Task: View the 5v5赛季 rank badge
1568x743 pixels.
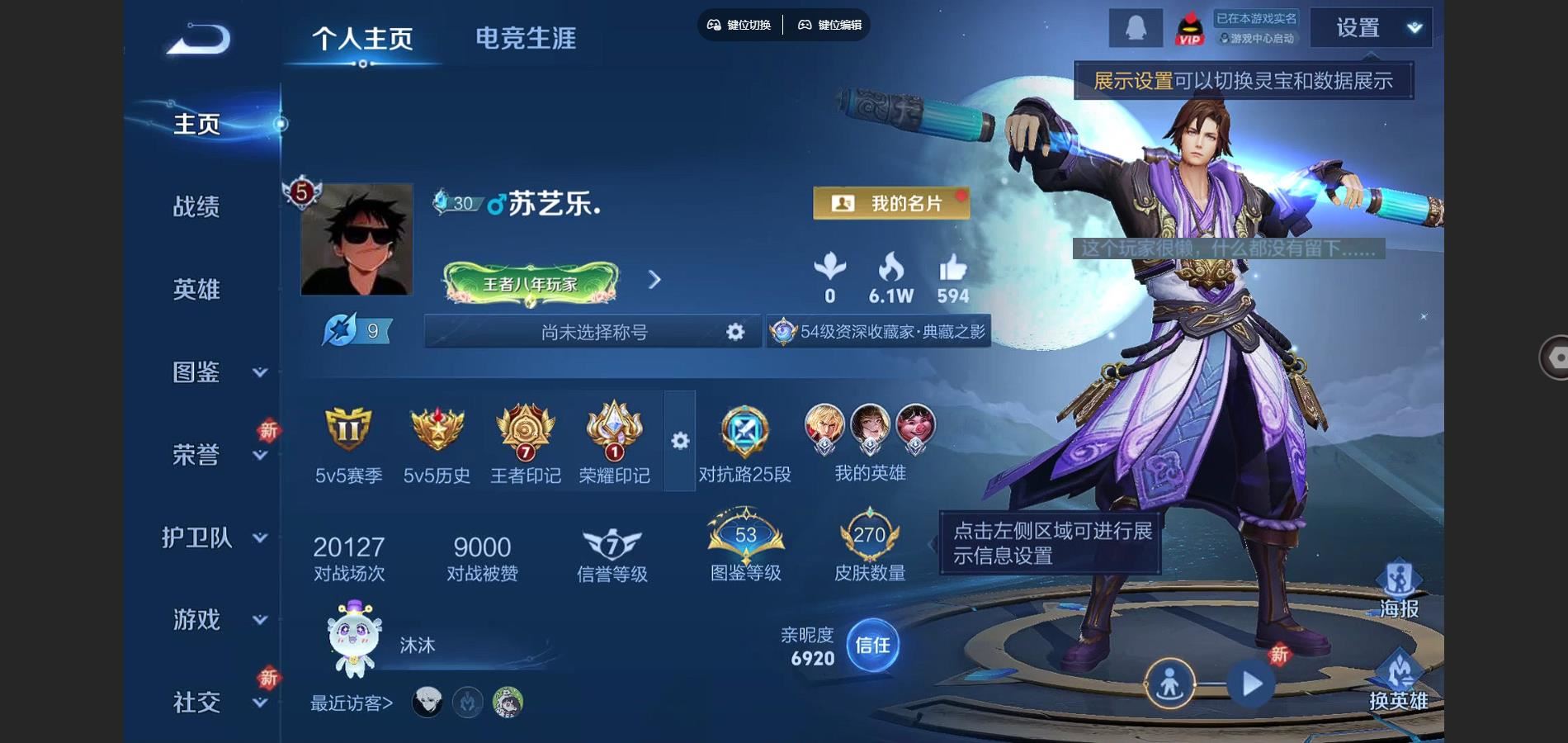Action: 348,443
